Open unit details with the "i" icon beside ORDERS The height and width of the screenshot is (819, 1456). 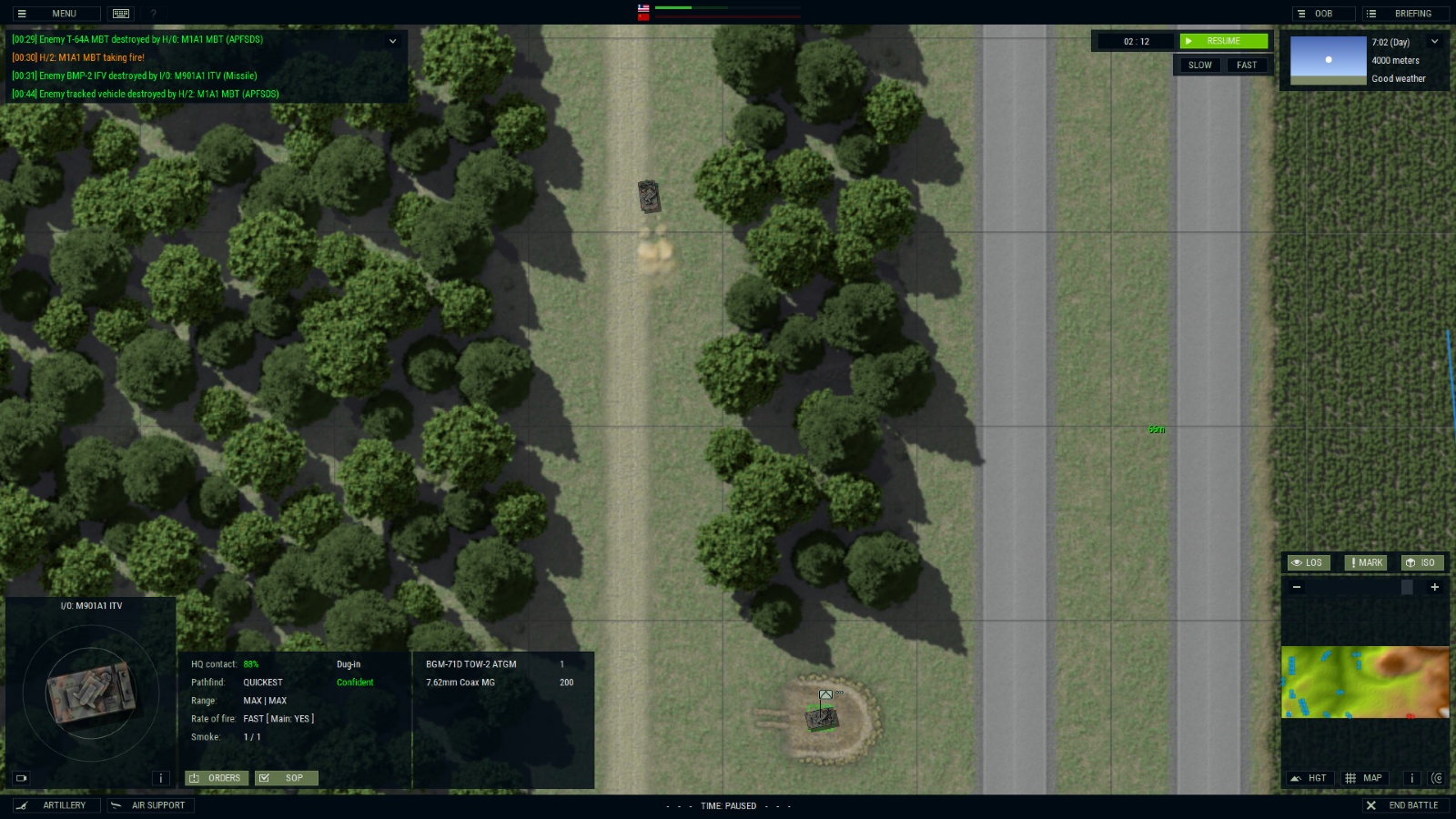pyautogui.click(x=161, y=778)
